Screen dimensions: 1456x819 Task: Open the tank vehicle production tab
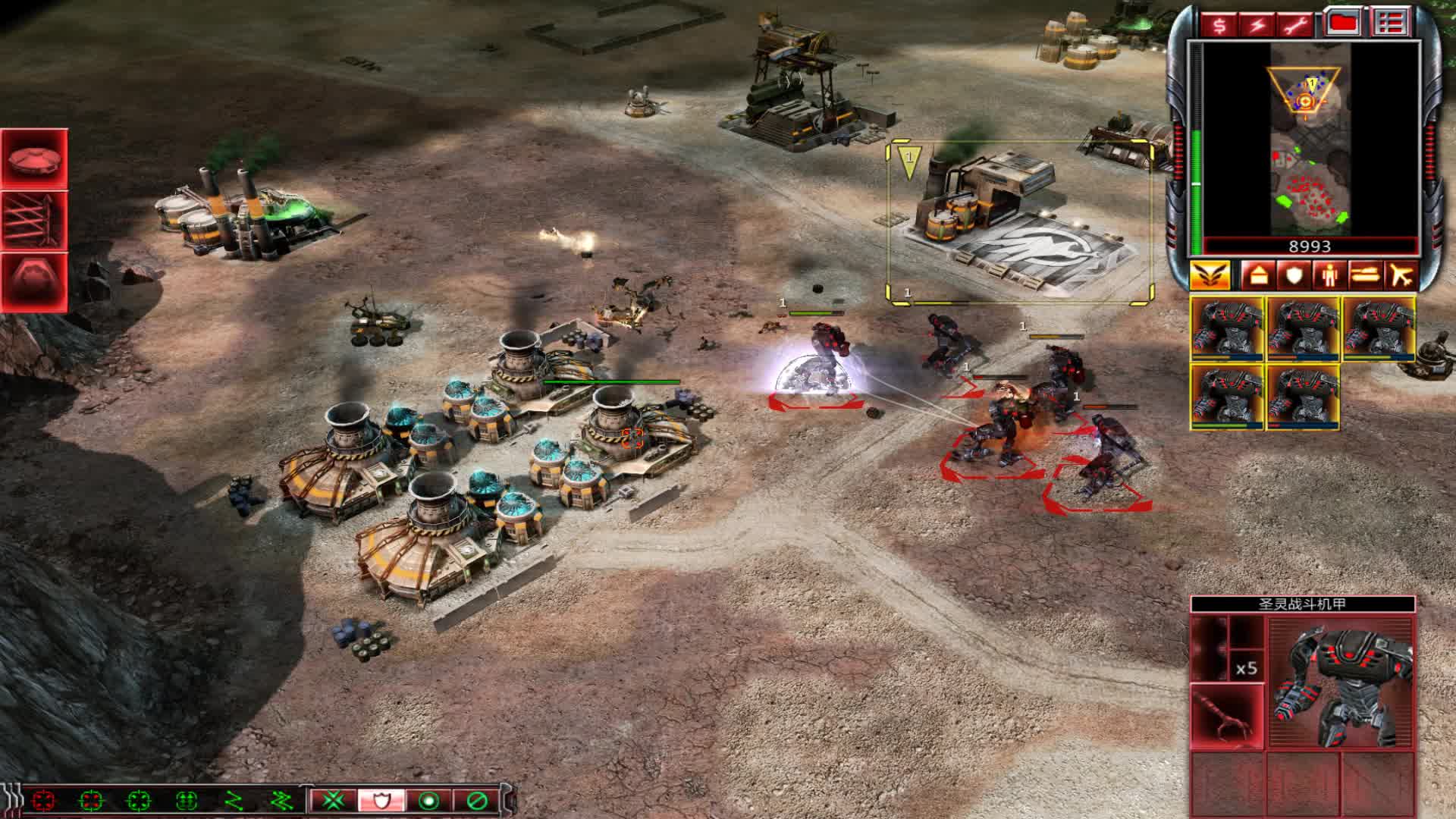point(1365,275)
